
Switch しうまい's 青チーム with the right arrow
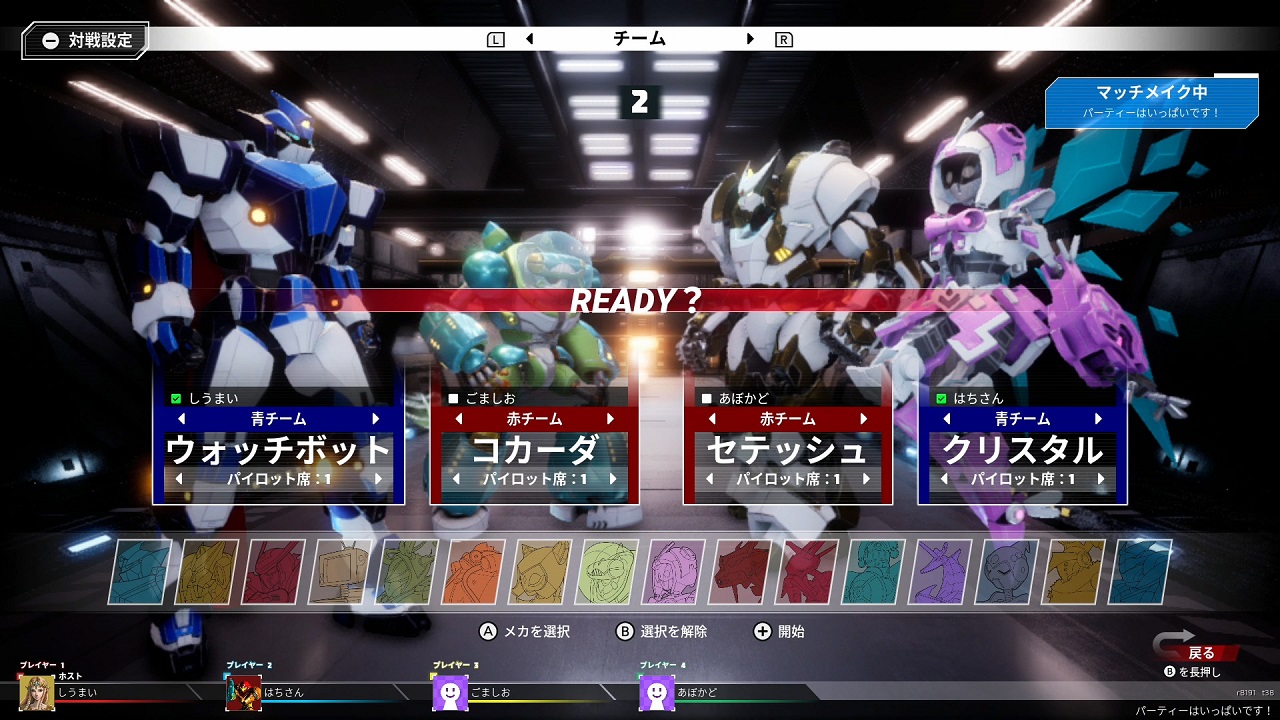[376, 419]
